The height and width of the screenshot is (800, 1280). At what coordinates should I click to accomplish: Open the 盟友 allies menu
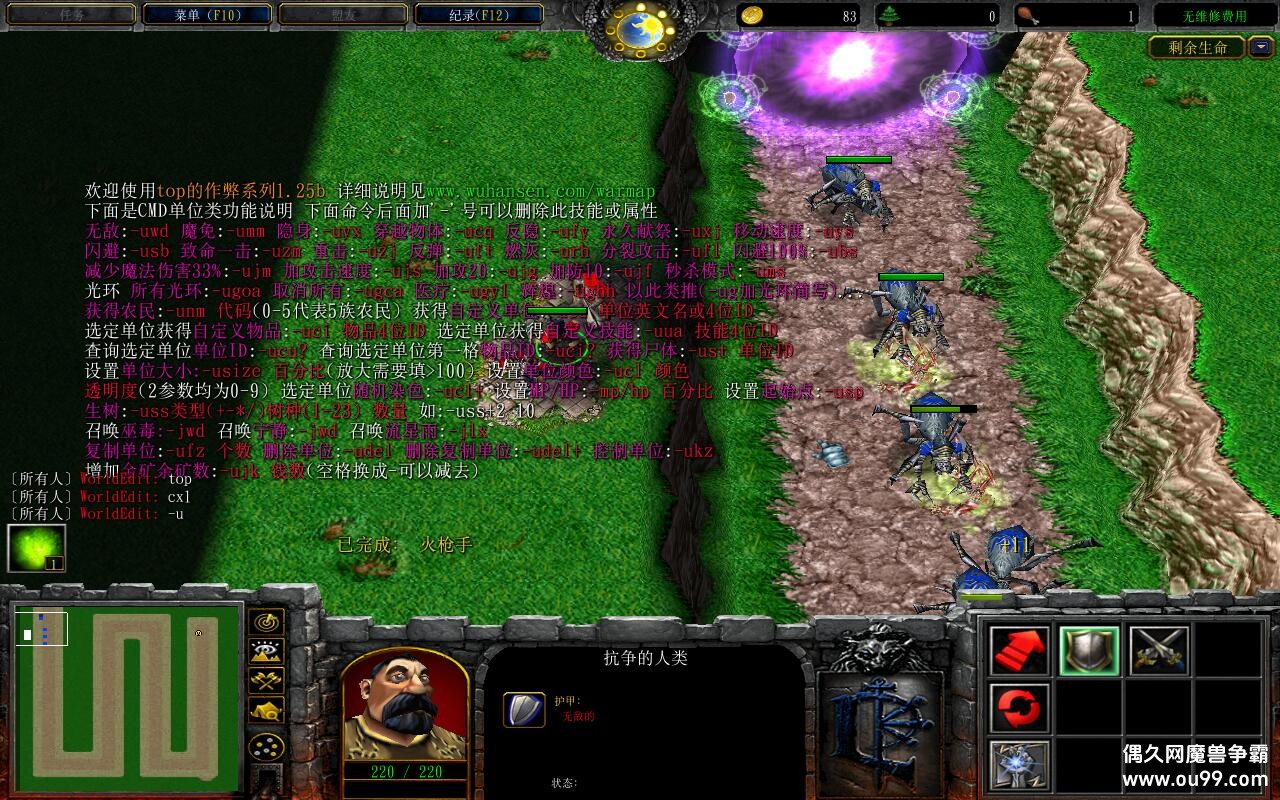[x=341, y=15]
